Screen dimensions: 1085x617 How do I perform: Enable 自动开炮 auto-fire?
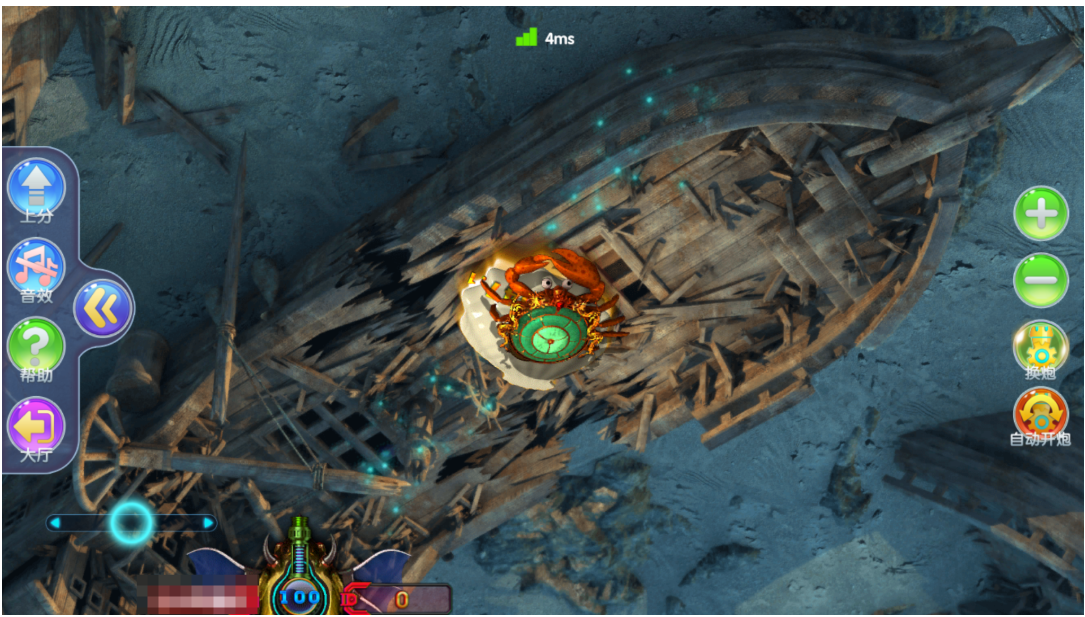1041,415
